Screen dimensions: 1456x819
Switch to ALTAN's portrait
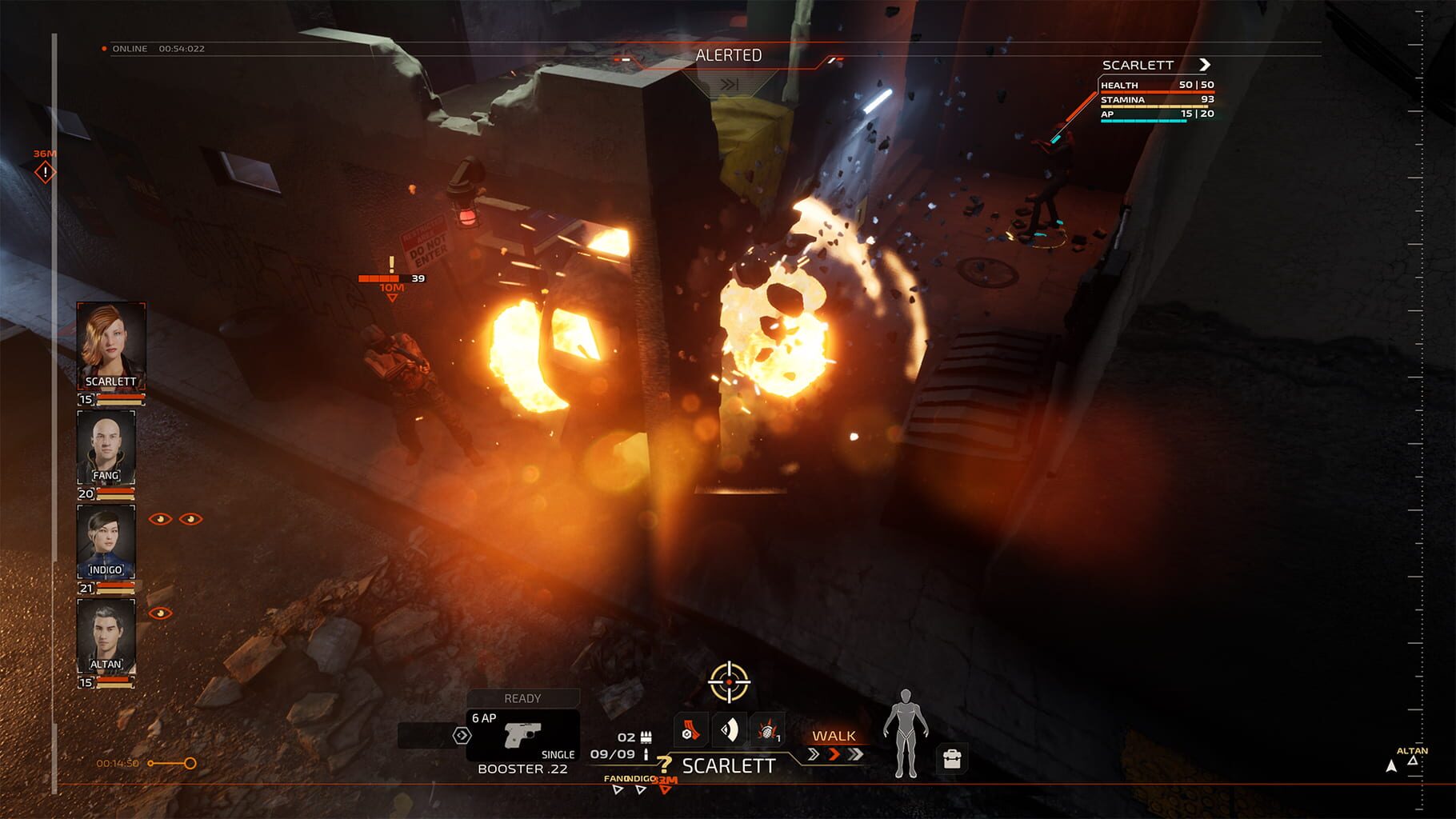(110, 636)
